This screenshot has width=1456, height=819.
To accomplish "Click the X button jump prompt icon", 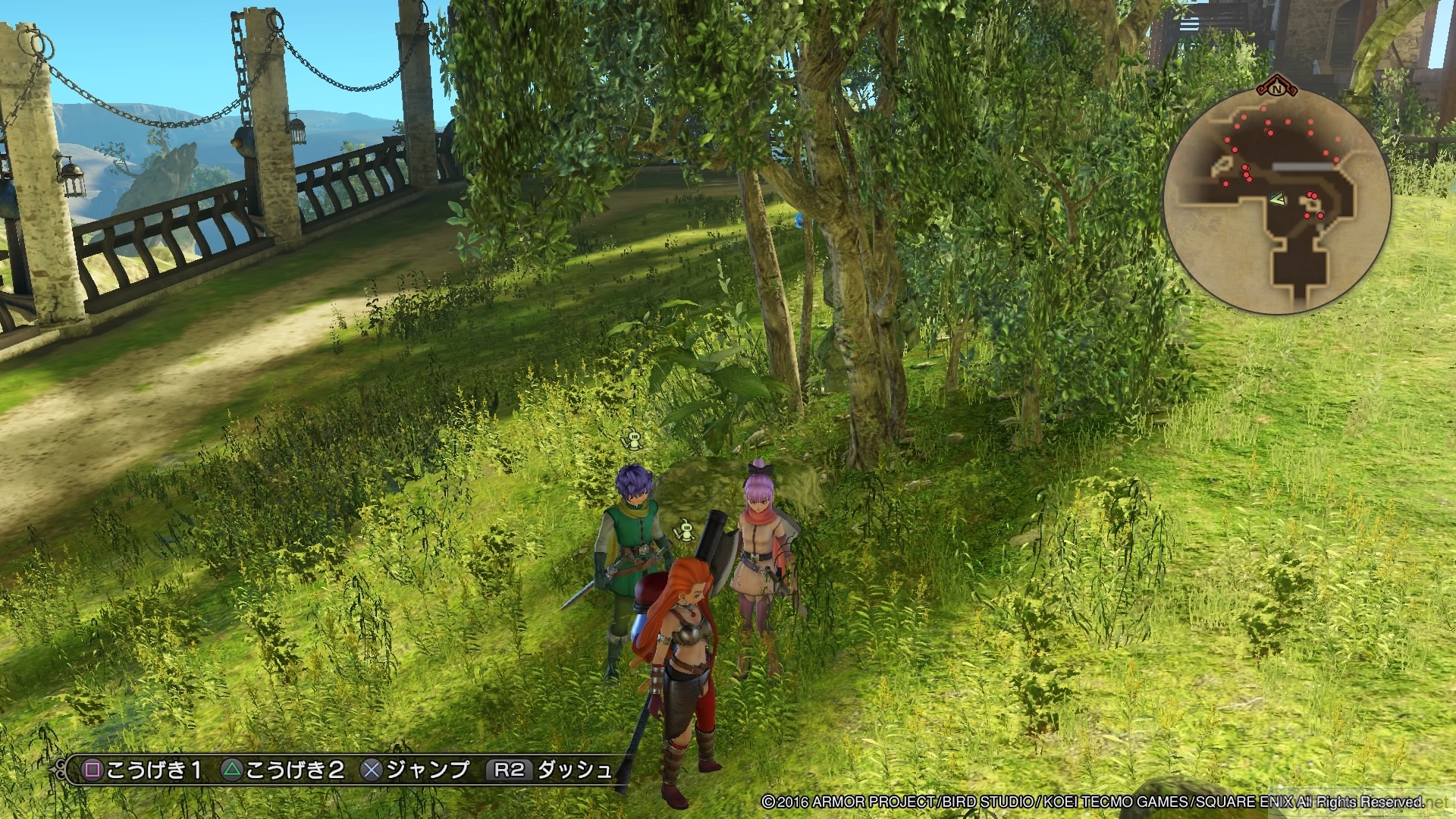I will [369, 771].
